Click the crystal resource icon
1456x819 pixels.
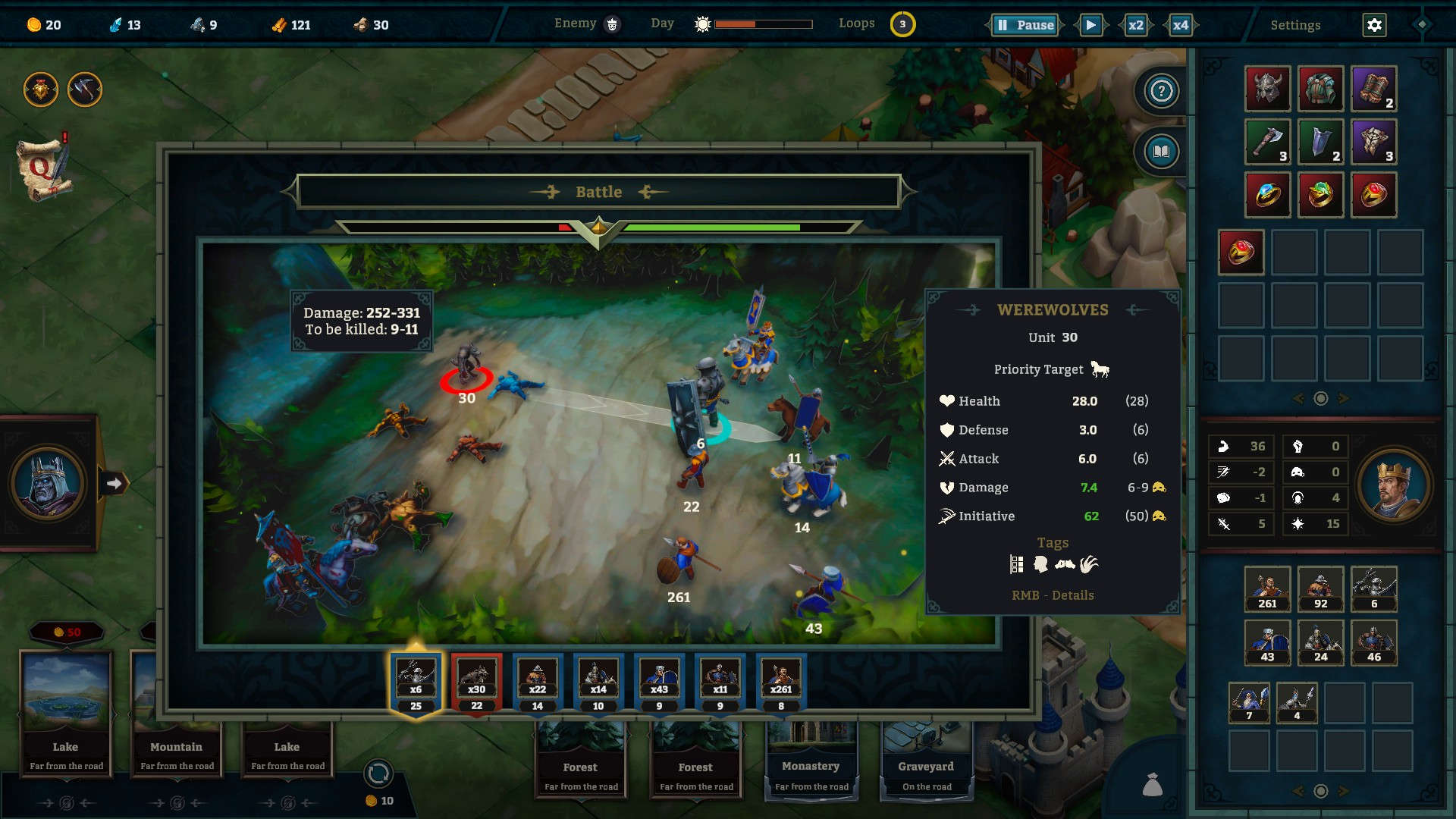tap(115, 24)
